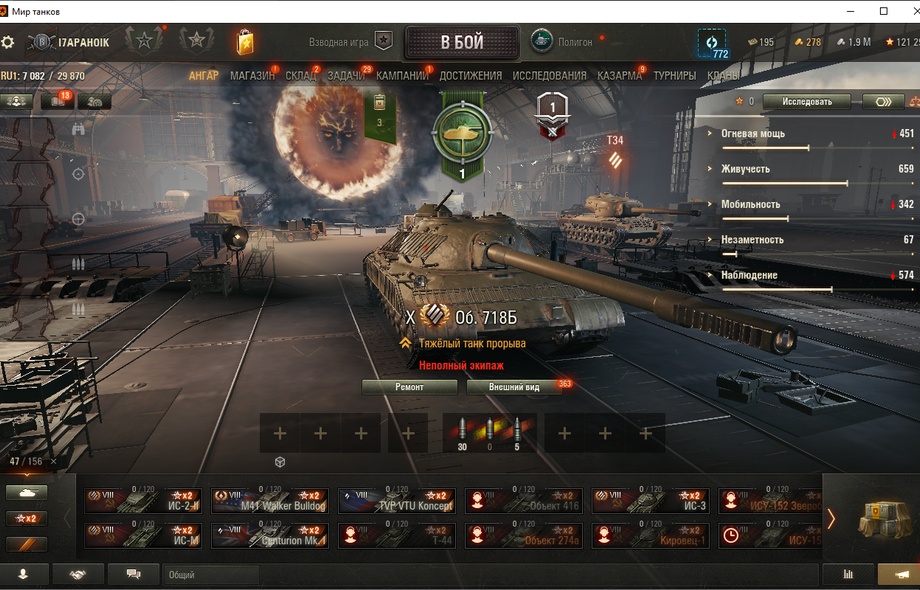Click the Исследовать button
The image size is (920, 590).
coord(806,101)
